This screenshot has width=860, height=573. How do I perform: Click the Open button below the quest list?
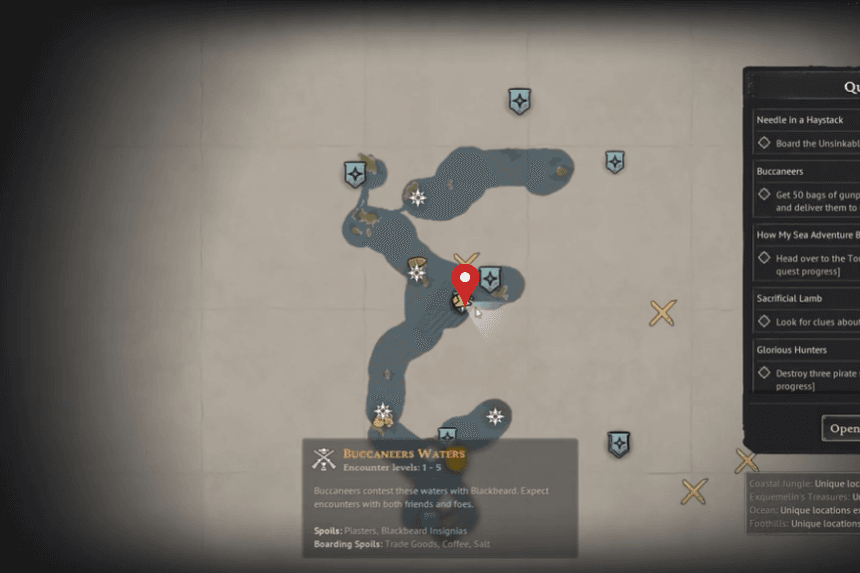(x=843, y=428)
